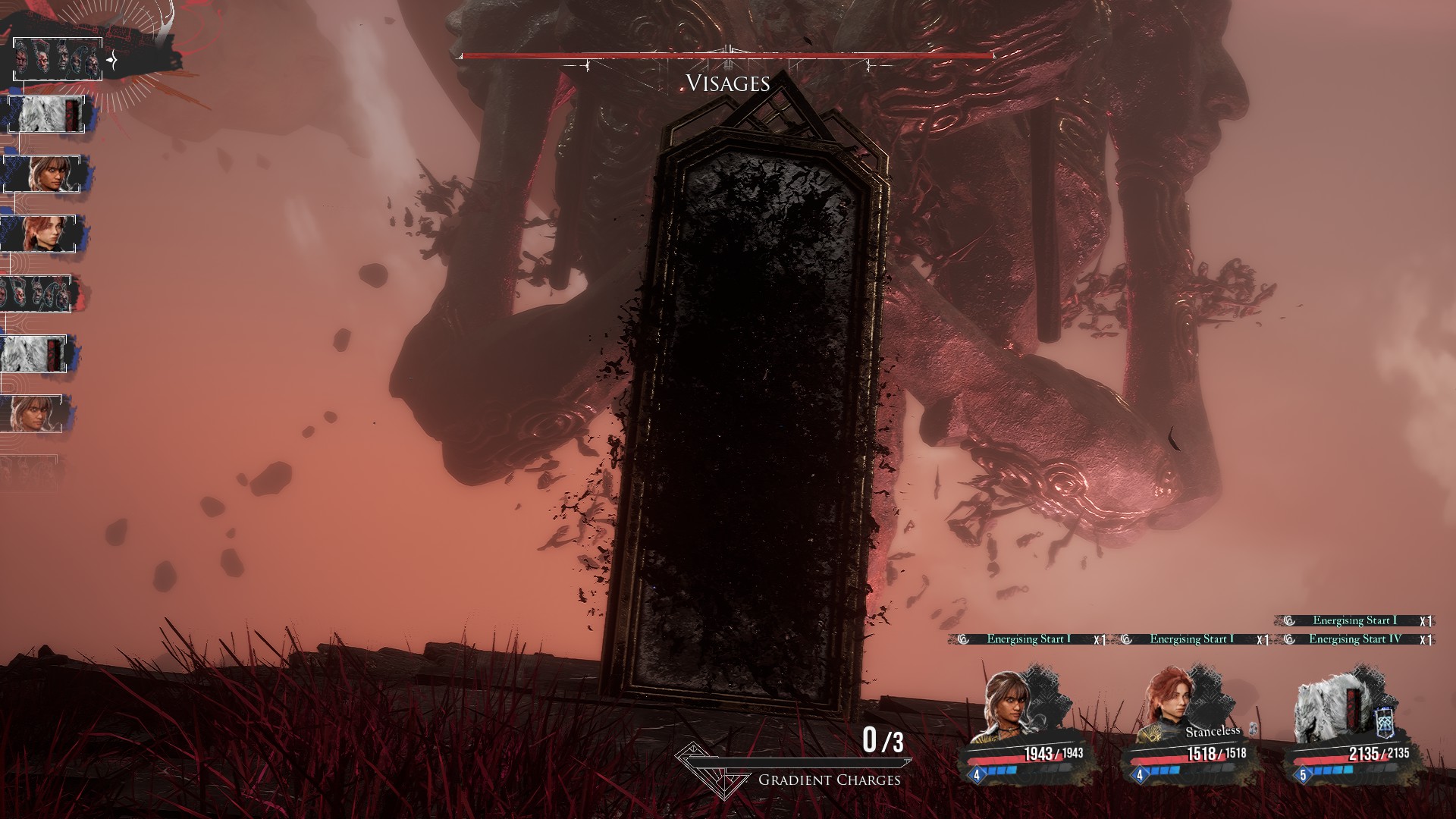Inspect the Energising Start IV status effect
1456x819 pixels.
(x=1354, y=639)
